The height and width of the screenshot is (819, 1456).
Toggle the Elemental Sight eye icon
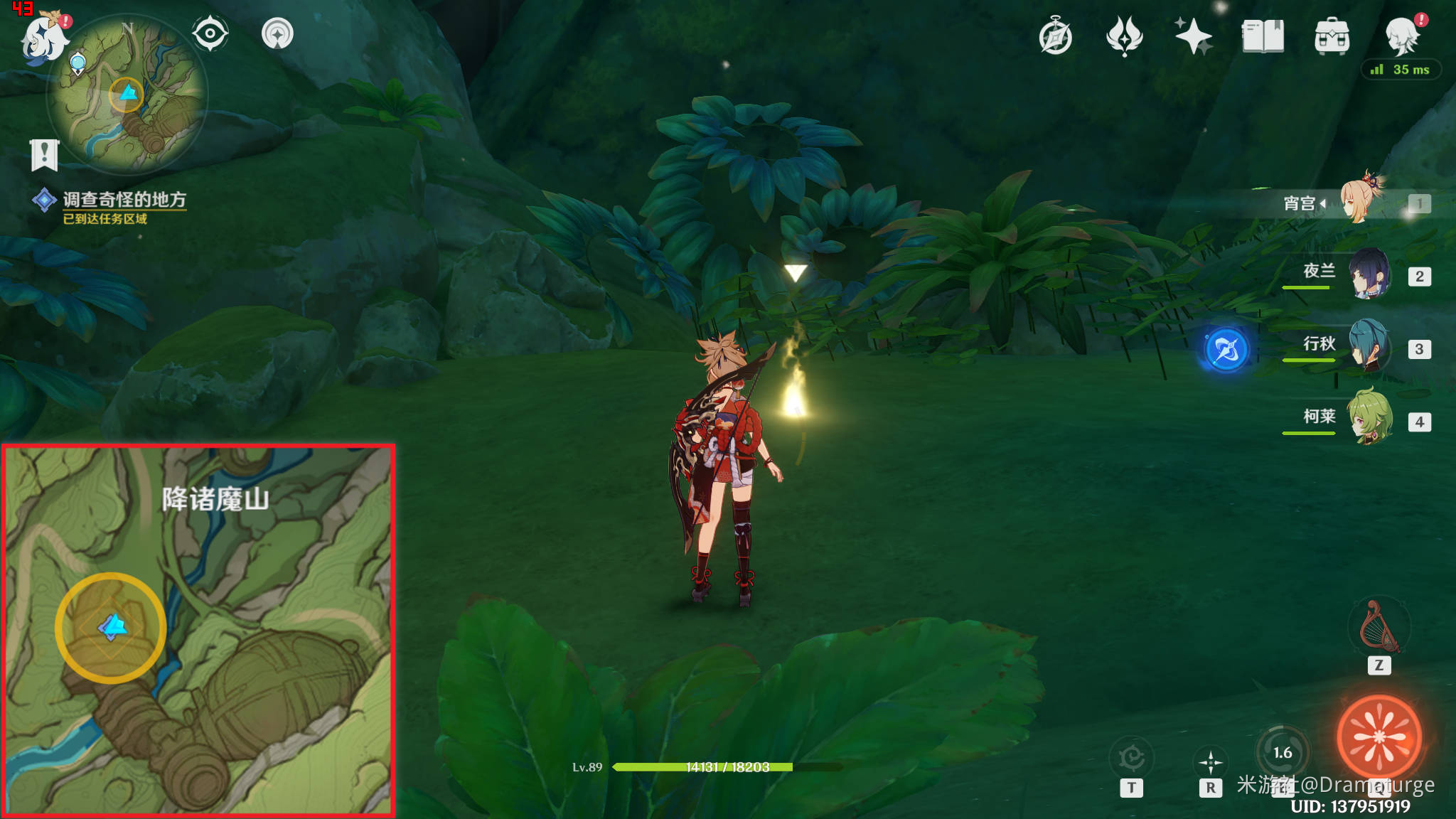(x=210, y=33)
